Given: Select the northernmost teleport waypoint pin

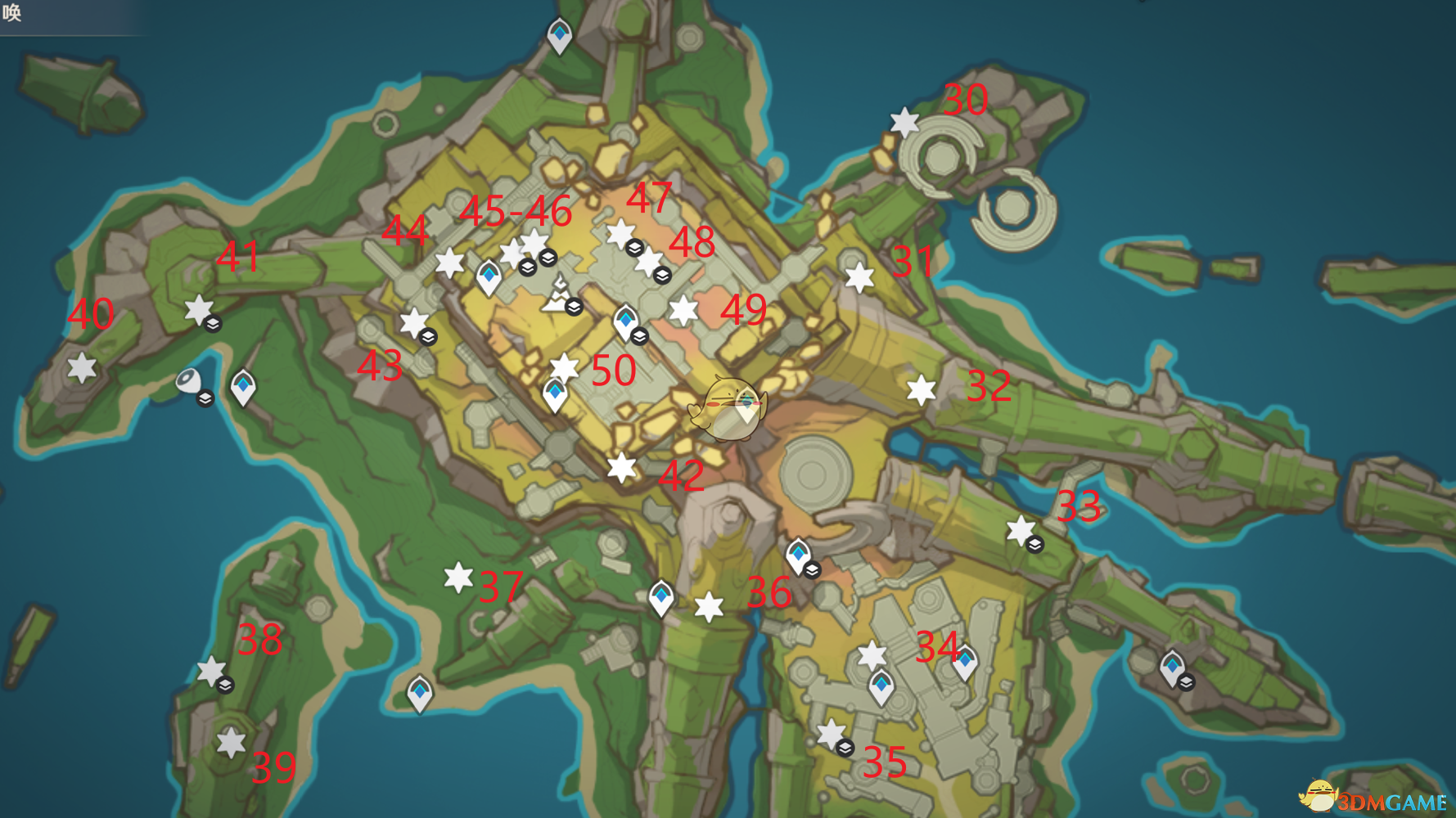Looking at the screenshot, I should click(x=559, y=35).
